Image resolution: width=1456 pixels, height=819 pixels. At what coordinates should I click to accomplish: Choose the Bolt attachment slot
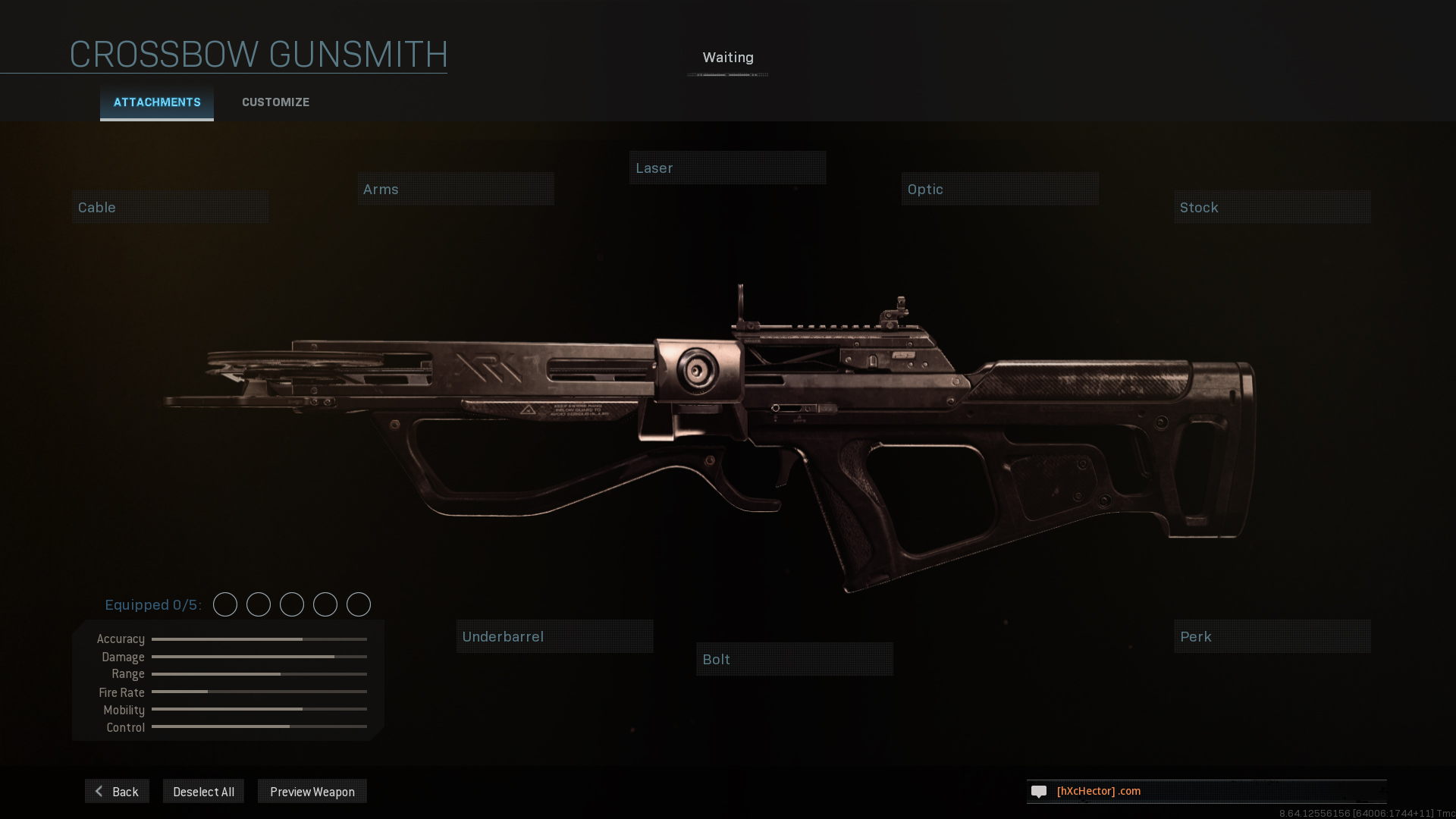point(794,659)
